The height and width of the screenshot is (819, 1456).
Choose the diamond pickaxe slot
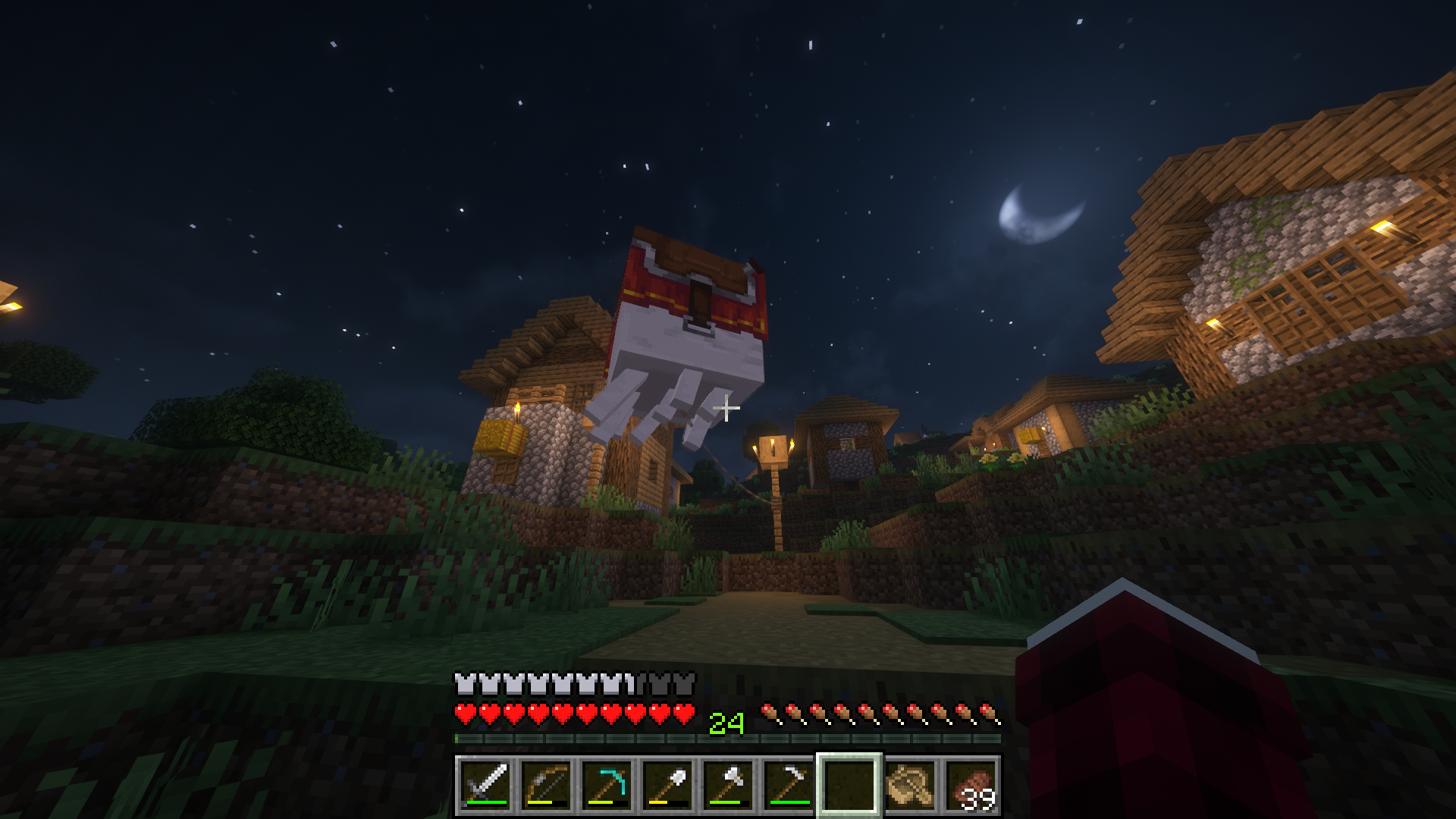pos(607,785)
